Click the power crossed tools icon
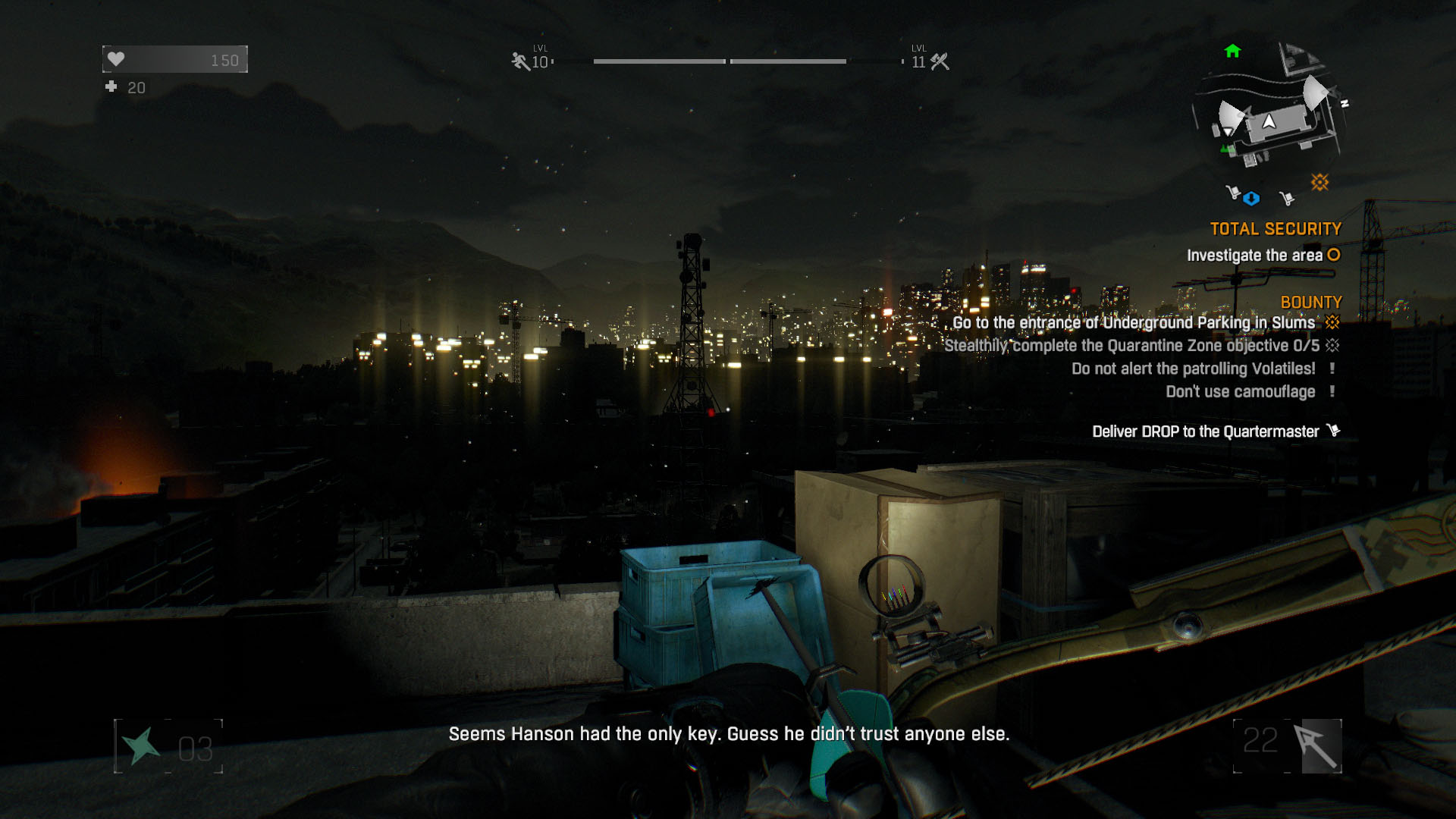 [940, 61]
